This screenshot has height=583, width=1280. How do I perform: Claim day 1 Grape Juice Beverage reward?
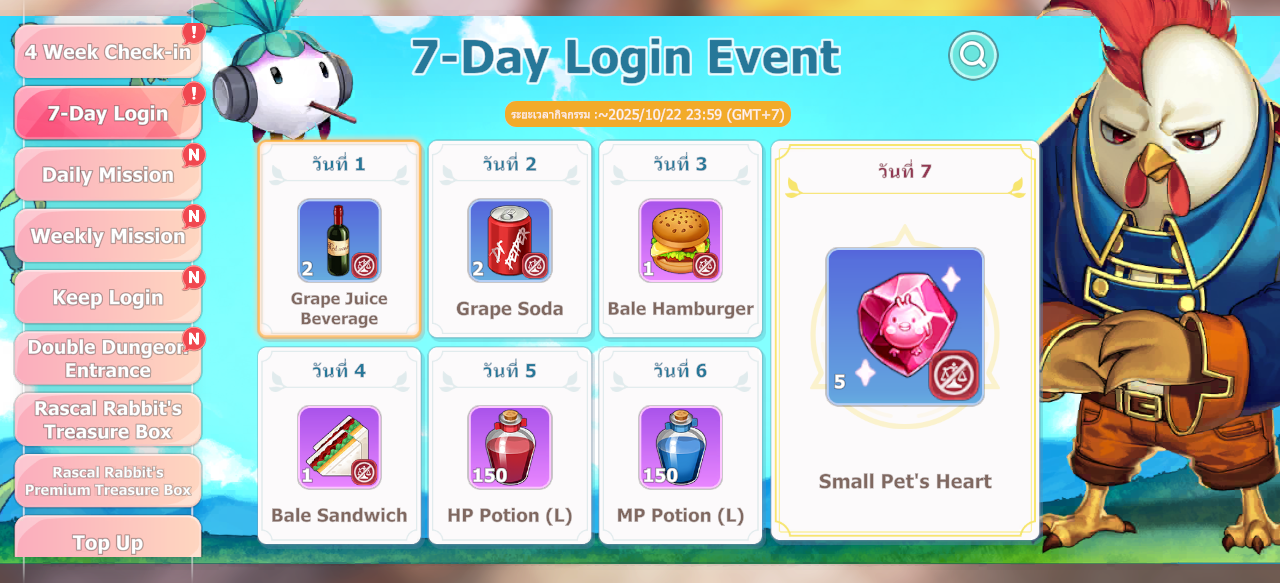coord(339,241)
